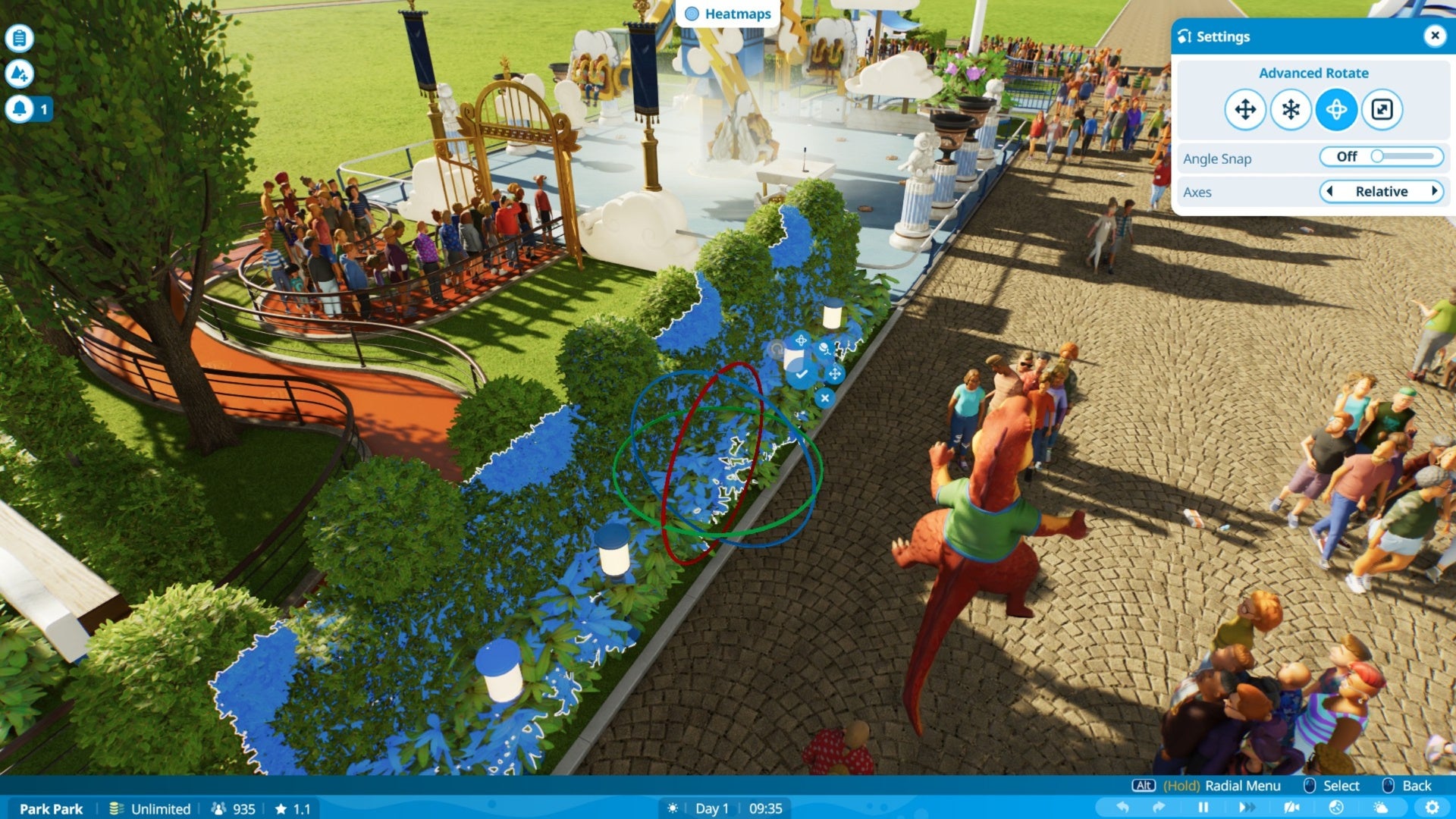Viewport: 1456px width, 819px height.
Task: Fast-forward the simulation speed
Action: pos(1246,806)
